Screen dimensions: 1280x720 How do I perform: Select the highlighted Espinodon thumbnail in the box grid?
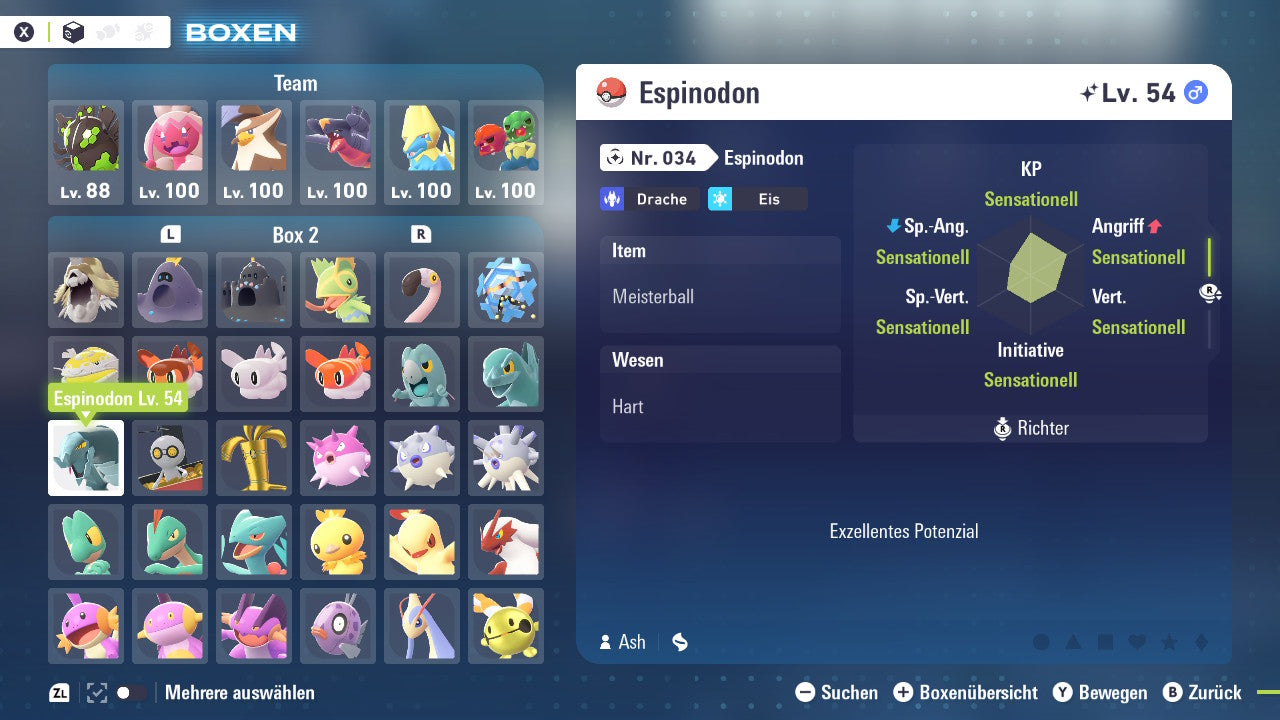[x=85, y=458]
